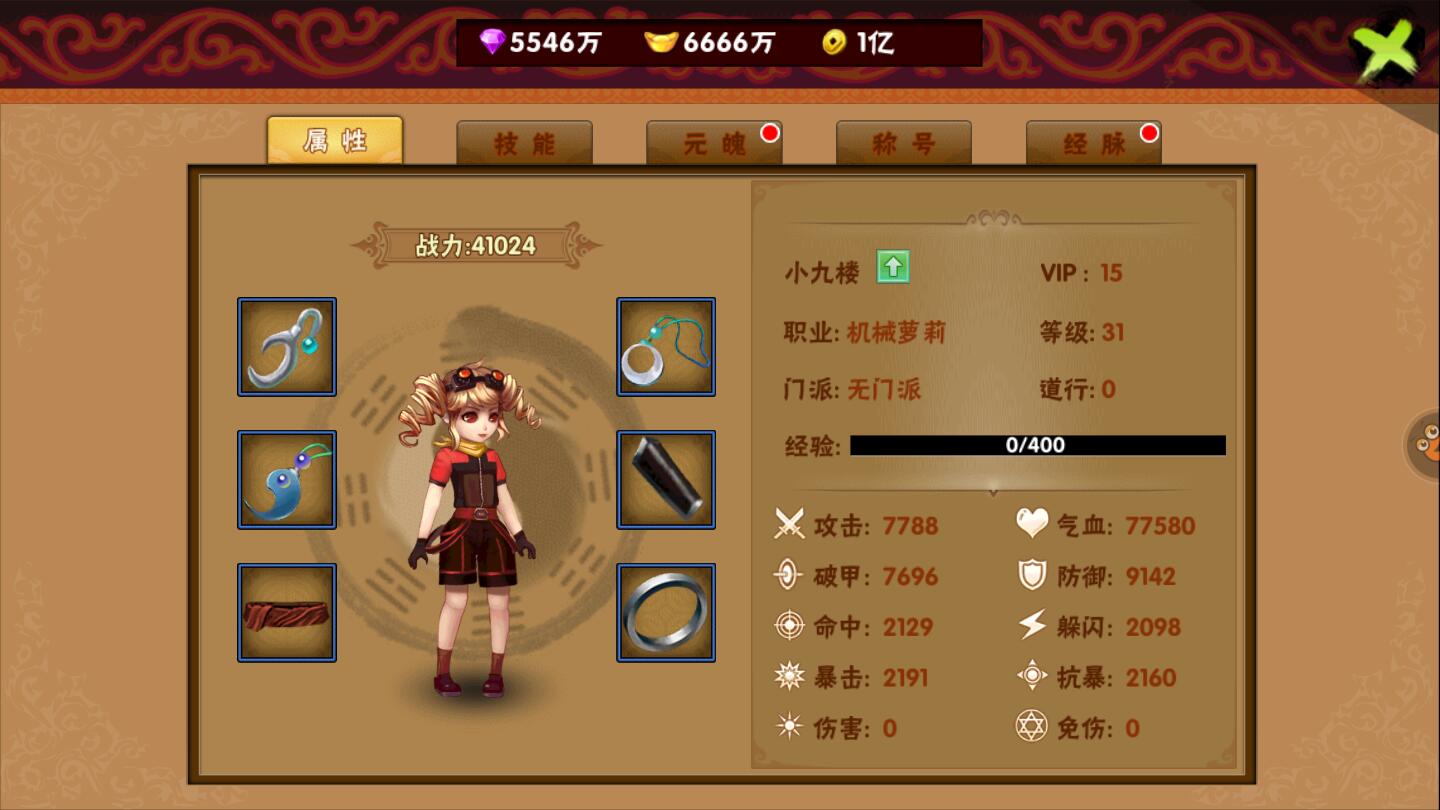
Task: Select the silver ring equipment slot
Action: (666, 612)
